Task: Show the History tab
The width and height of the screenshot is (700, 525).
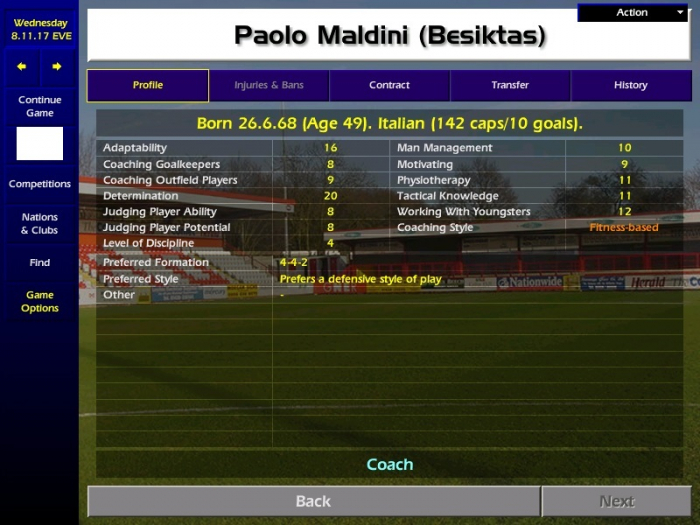Action: pyautogui.click(x=630, y=85)
